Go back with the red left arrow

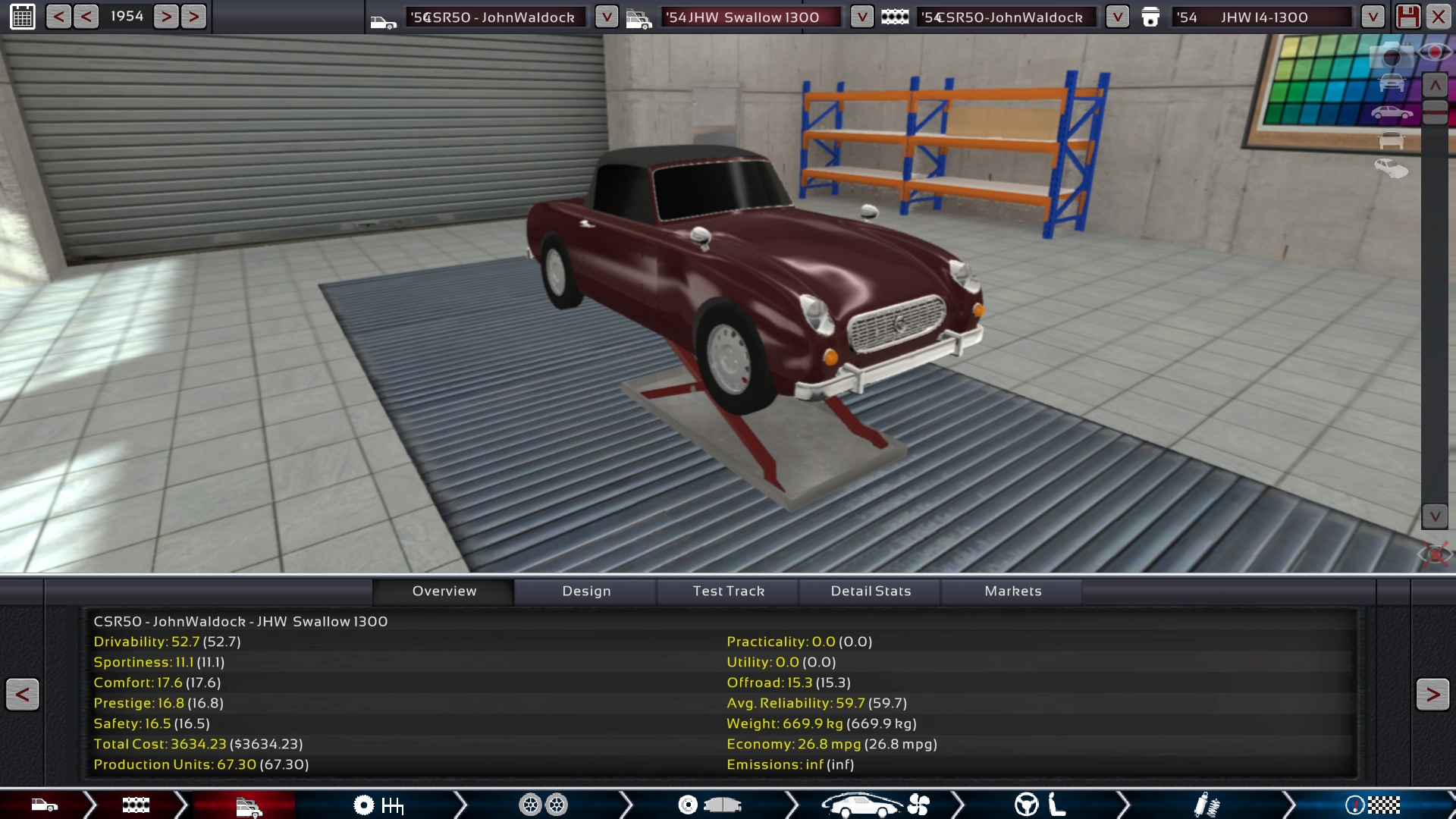coord(23,695)
